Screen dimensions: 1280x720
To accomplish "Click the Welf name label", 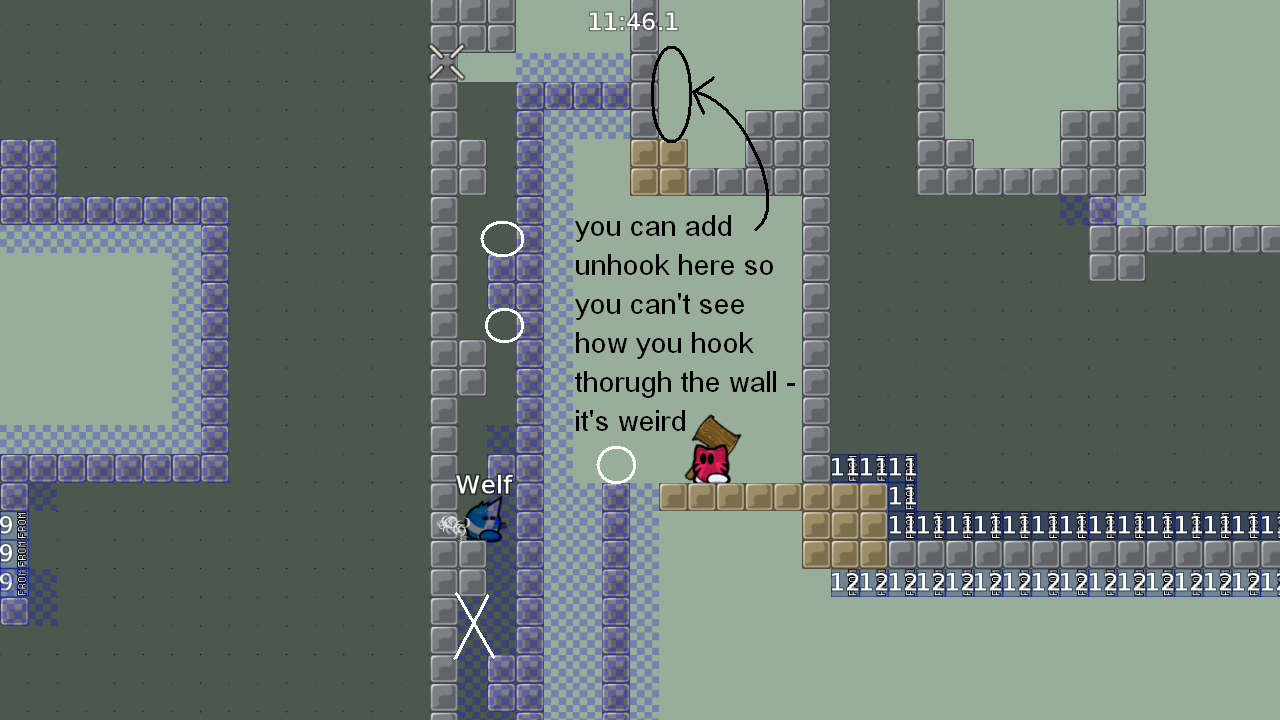I will 484,485.
